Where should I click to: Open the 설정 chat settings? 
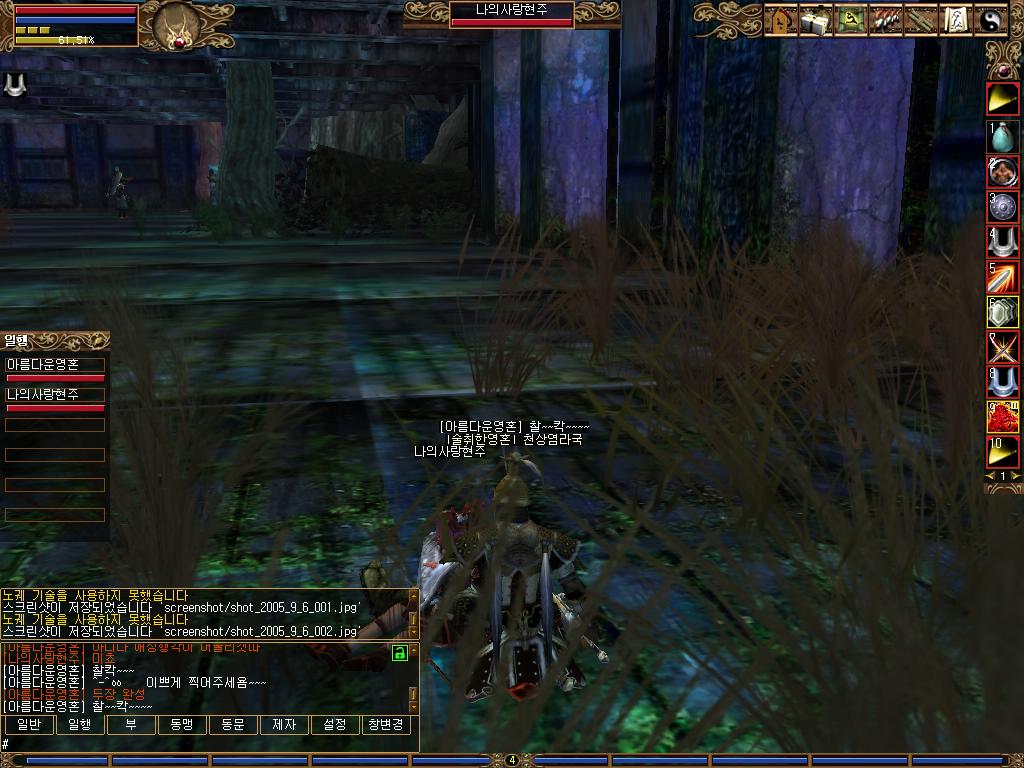click(335, 724)
